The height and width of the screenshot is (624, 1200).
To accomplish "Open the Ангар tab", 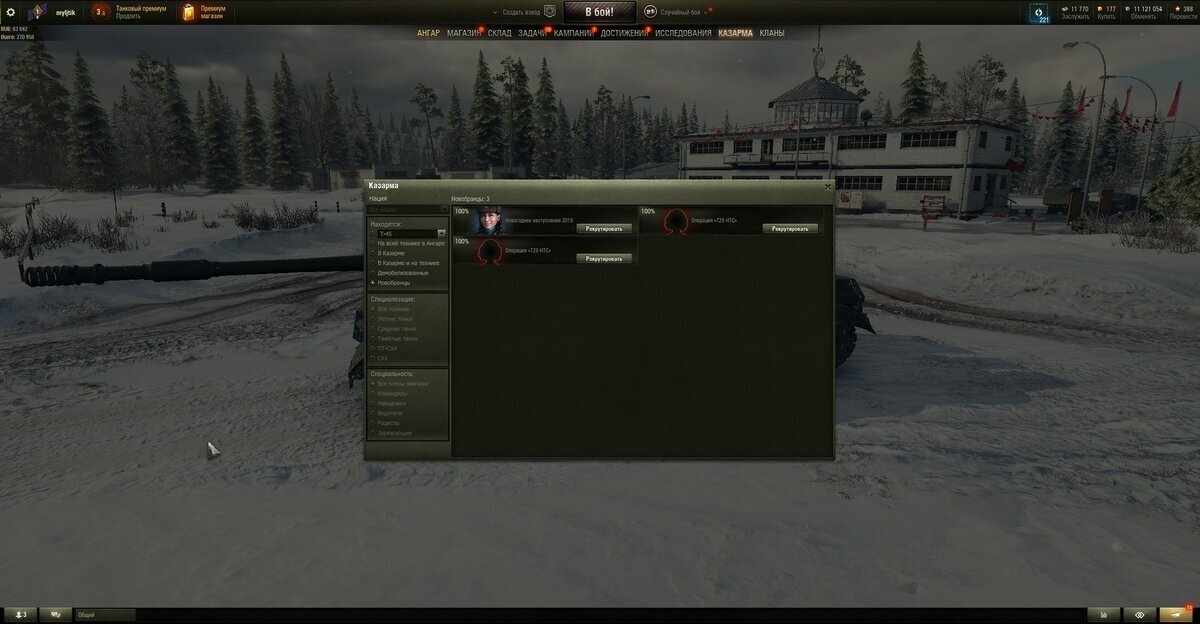I will [428, 33].
